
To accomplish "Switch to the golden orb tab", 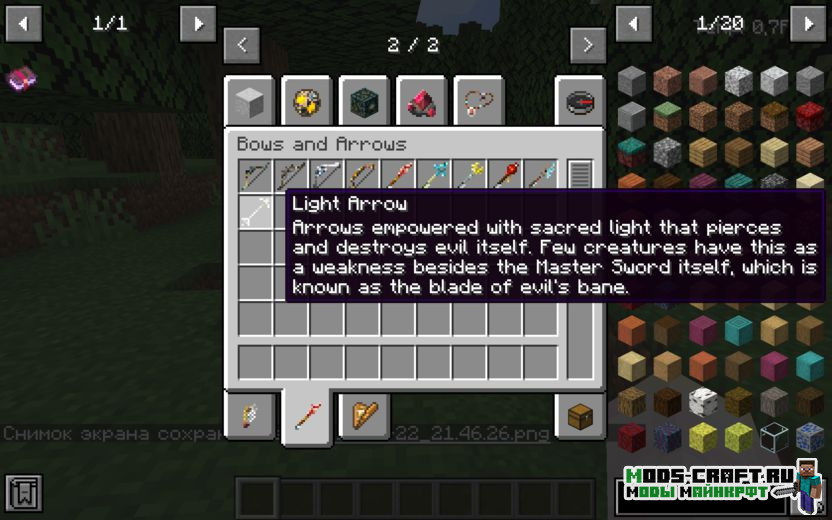I will [306, 101].
